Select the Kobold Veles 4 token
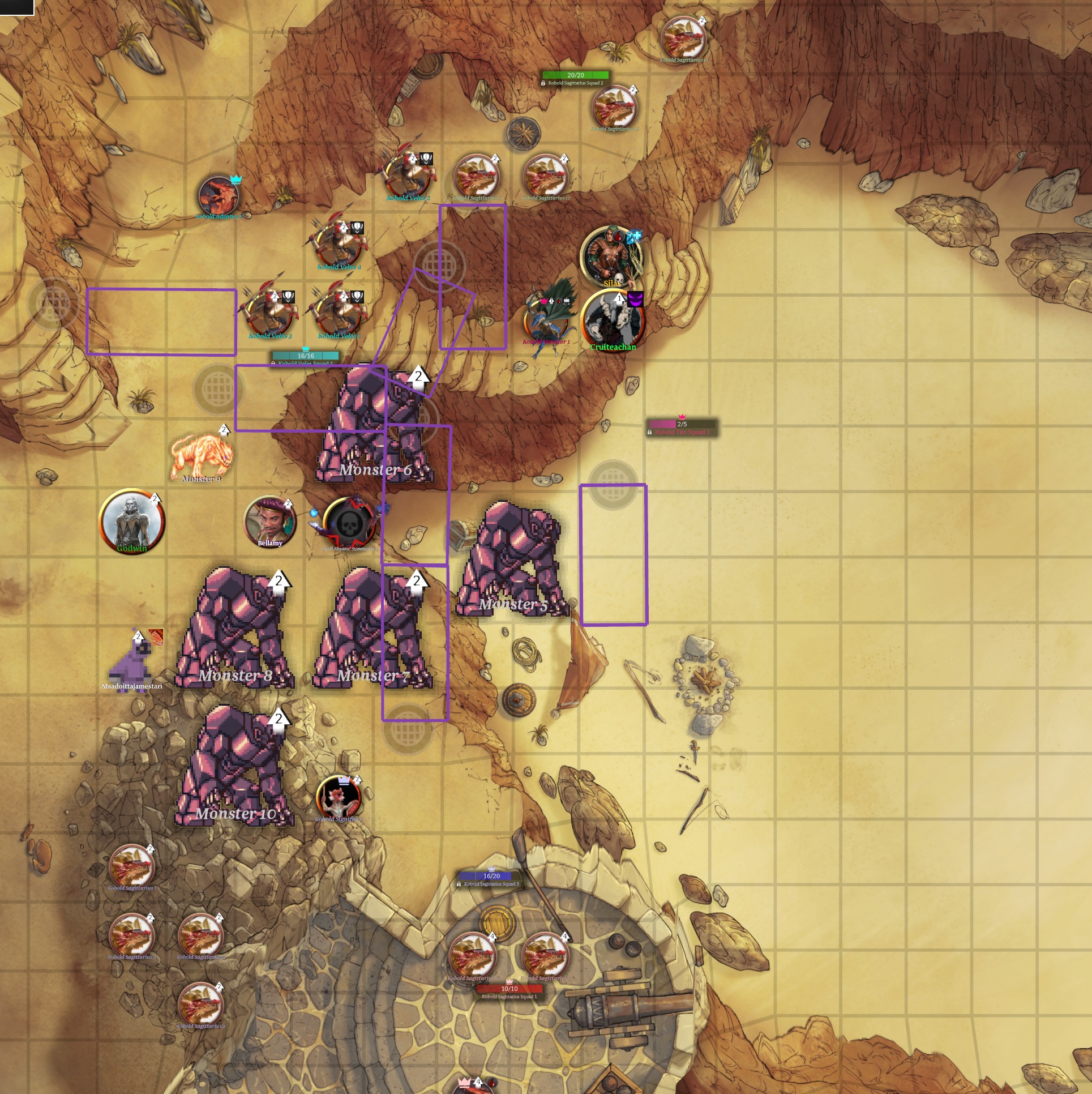Screen dimensions: 1092x1094 coord(339,243)
